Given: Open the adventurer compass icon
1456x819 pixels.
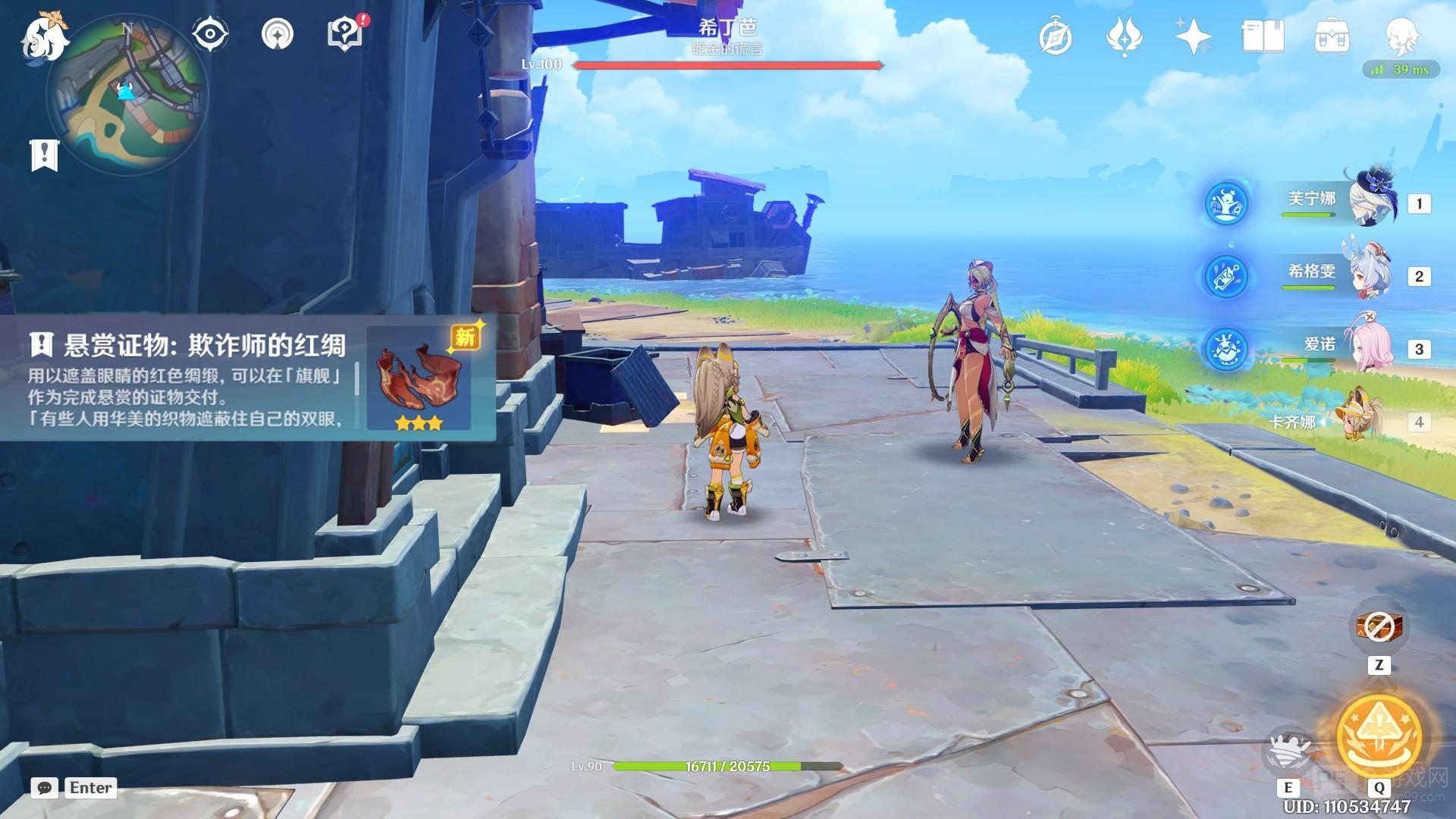Looking at the screenshot, I should click(1055, 36).
